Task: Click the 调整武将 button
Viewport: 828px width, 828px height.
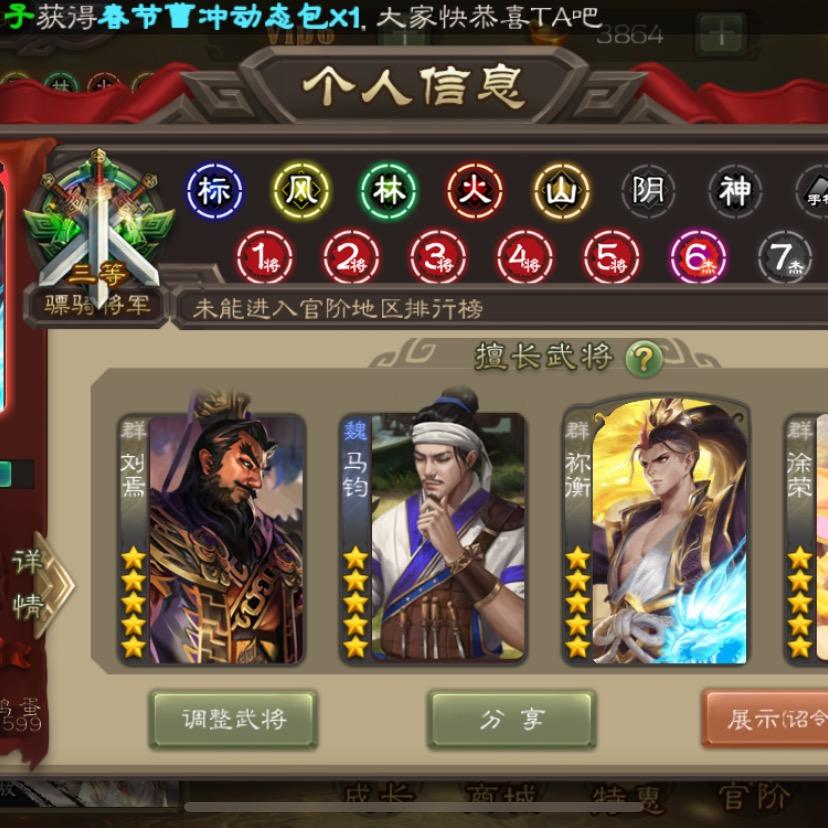Action: click(x=233, y=719)
